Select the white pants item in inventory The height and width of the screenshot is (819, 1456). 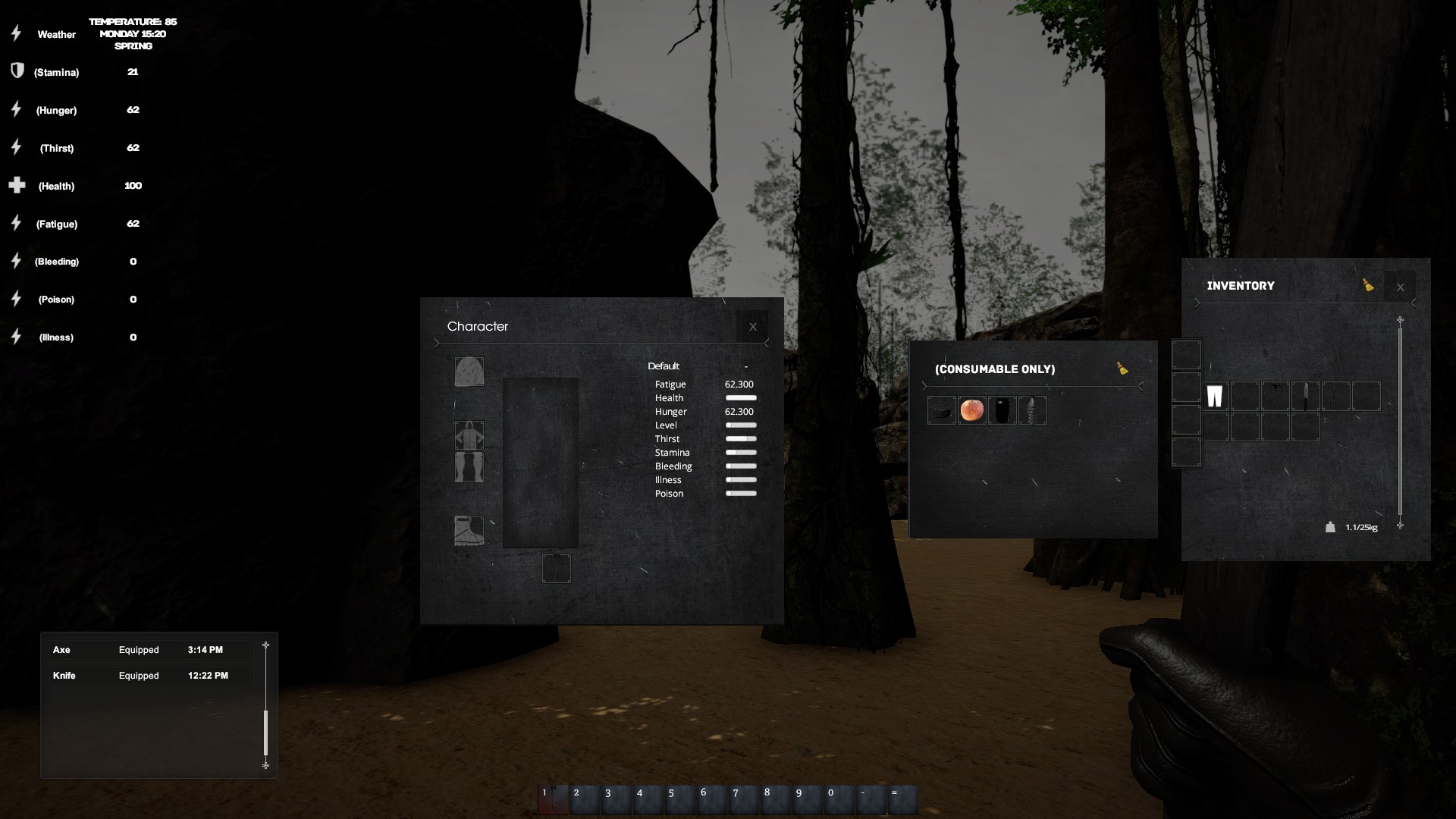1216,396
